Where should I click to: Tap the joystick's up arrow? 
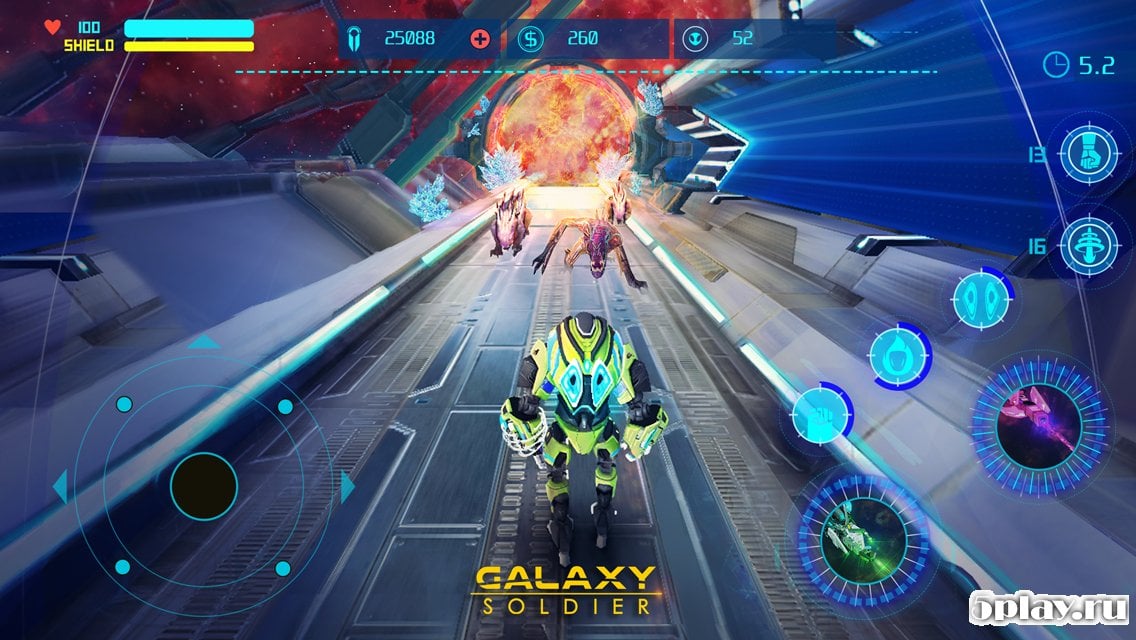(x=204, y=342)
